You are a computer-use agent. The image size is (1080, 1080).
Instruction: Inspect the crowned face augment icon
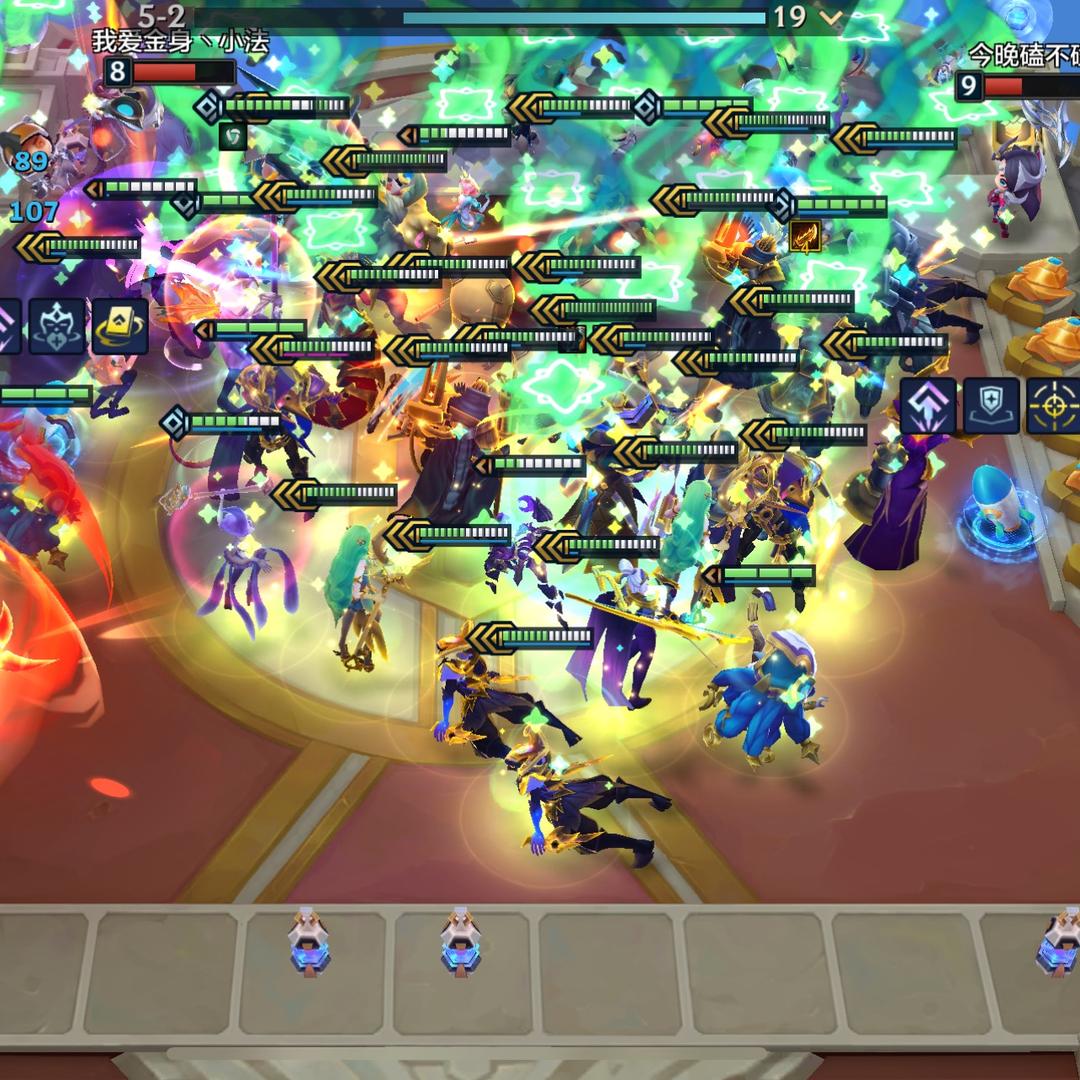[x=57, y=326]
